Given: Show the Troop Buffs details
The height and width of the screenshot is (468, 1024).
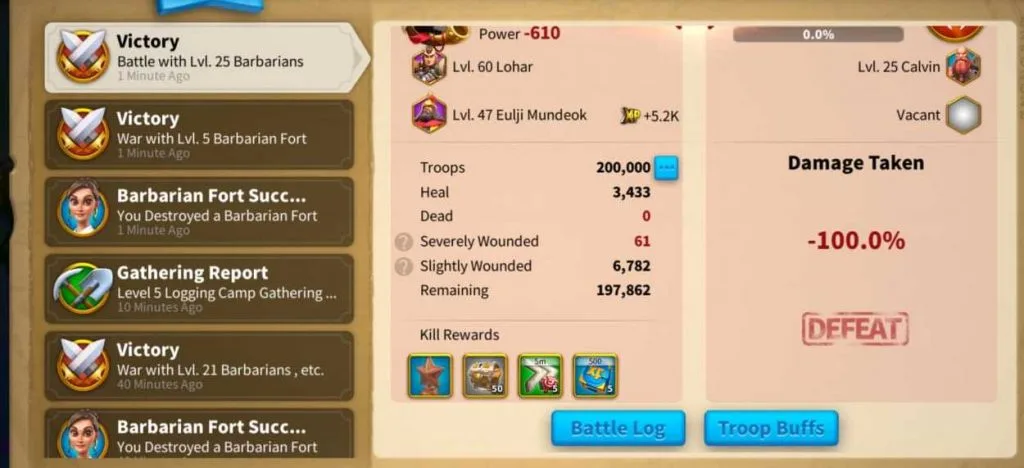Looking at the screenshot, I should [771, 429].
